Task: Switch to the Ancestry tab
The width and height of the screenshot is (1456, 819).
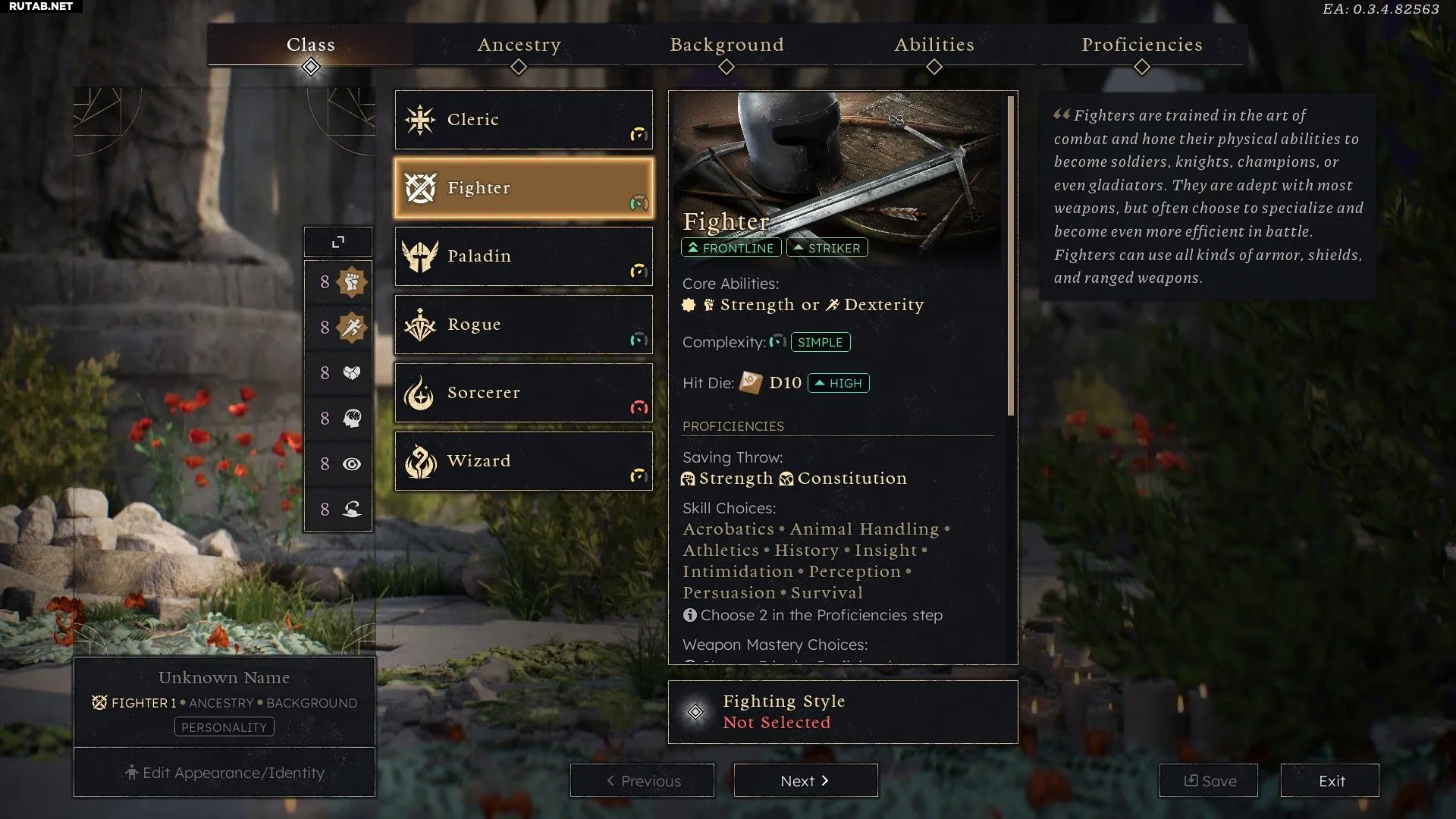Action: [519, 45]
